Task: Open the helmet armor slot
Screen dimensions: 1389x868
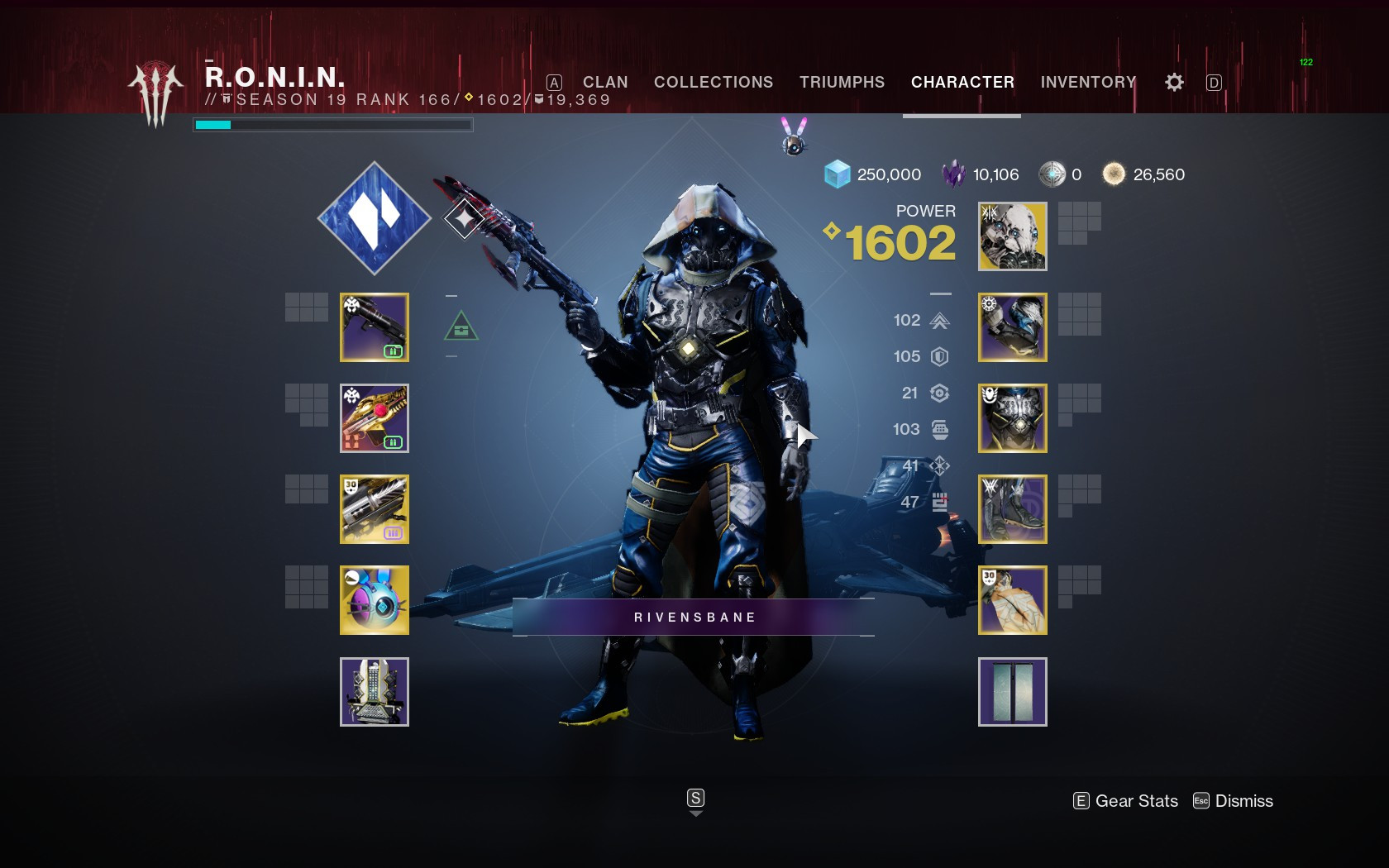Action: [1013, 236]
